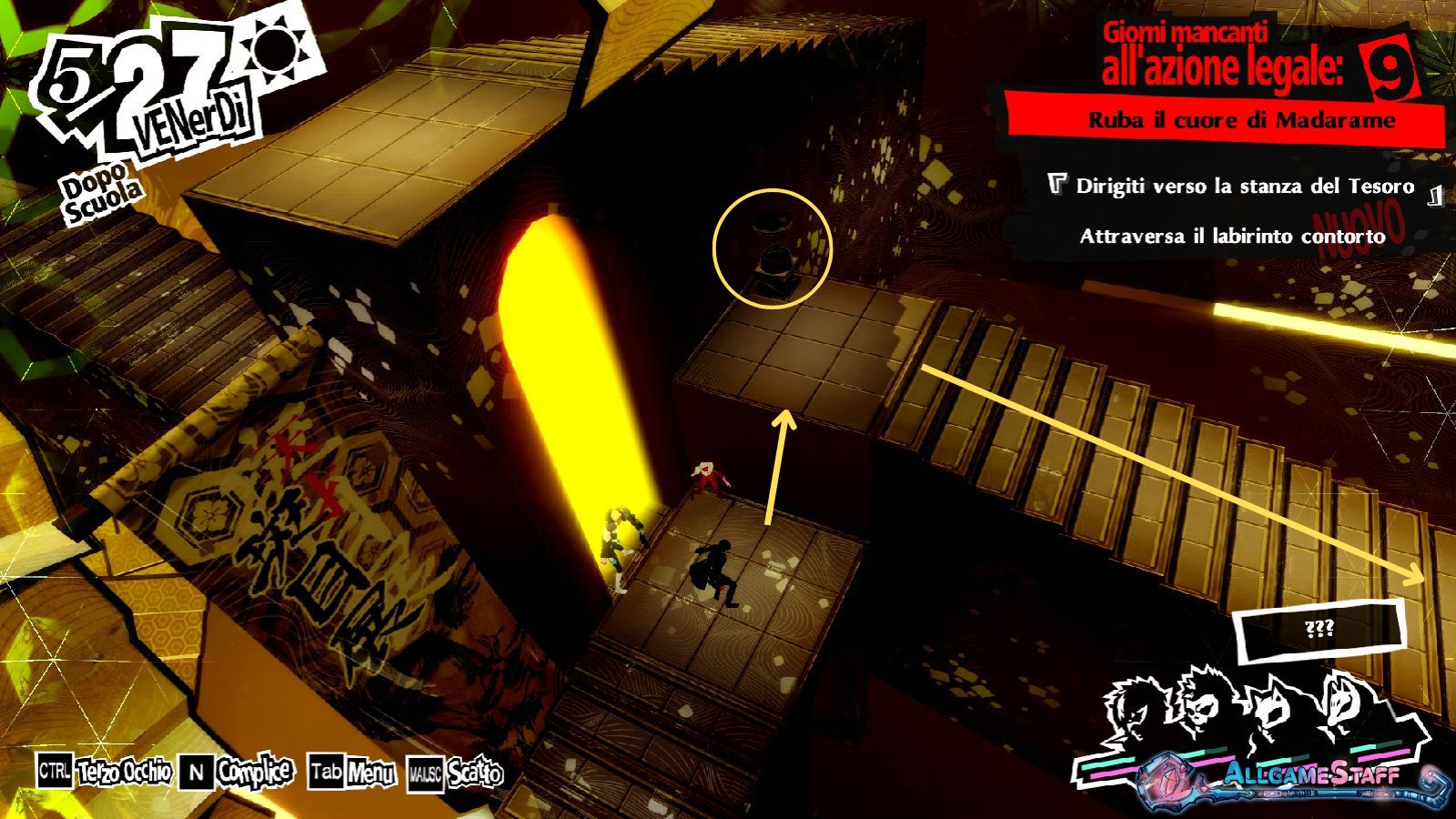Image resolution: width=1456 pixels, height=819 pixels.
Task: Open the 'Ruba il cuore di Madarame' mission banner
Action: [1241, 120]
